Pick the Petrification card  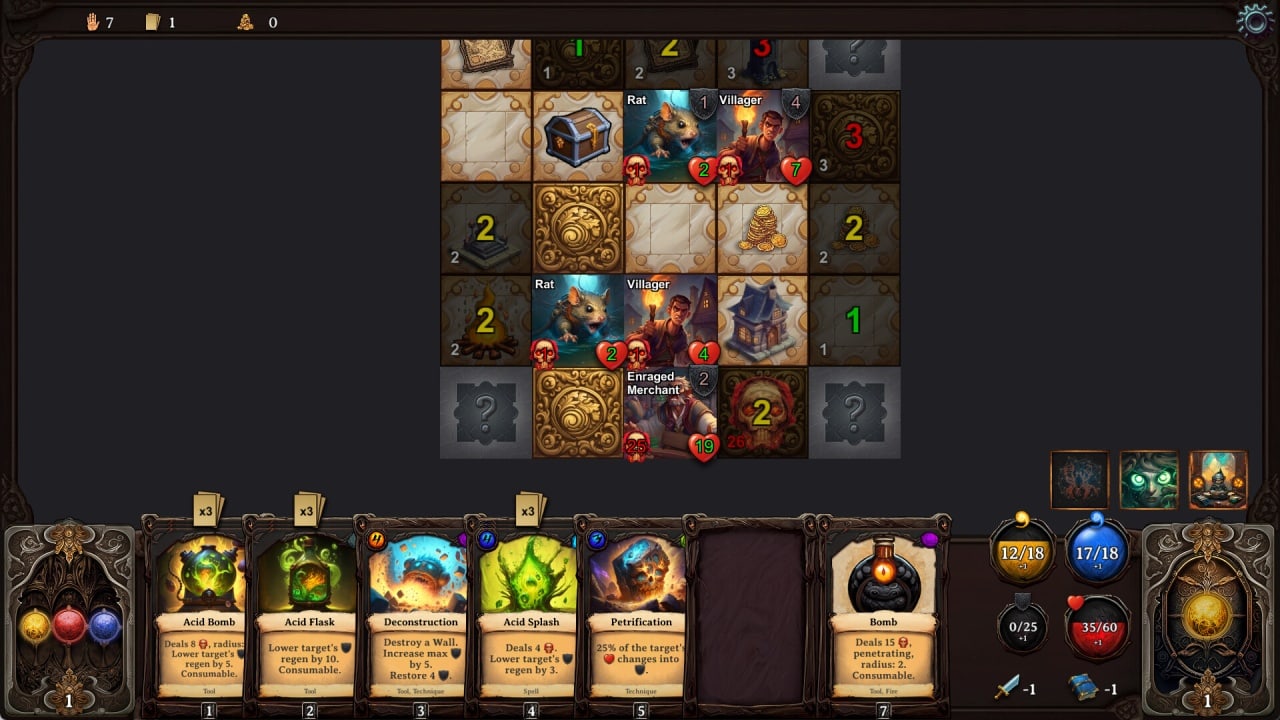pos(641,610)
